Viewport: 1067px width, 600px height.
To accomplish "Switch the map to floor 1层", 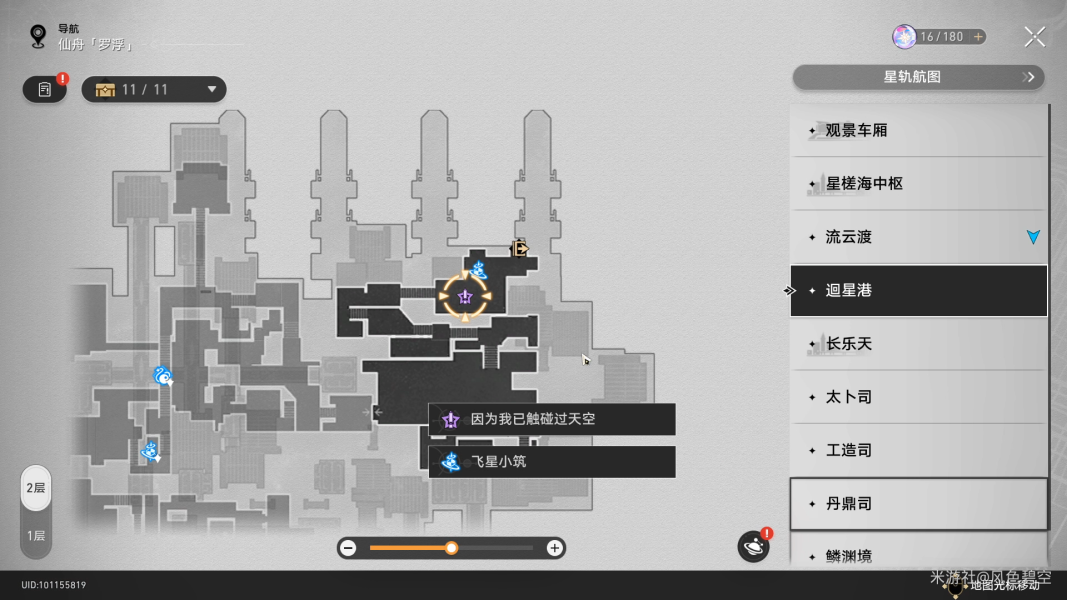I will point(36,536).
